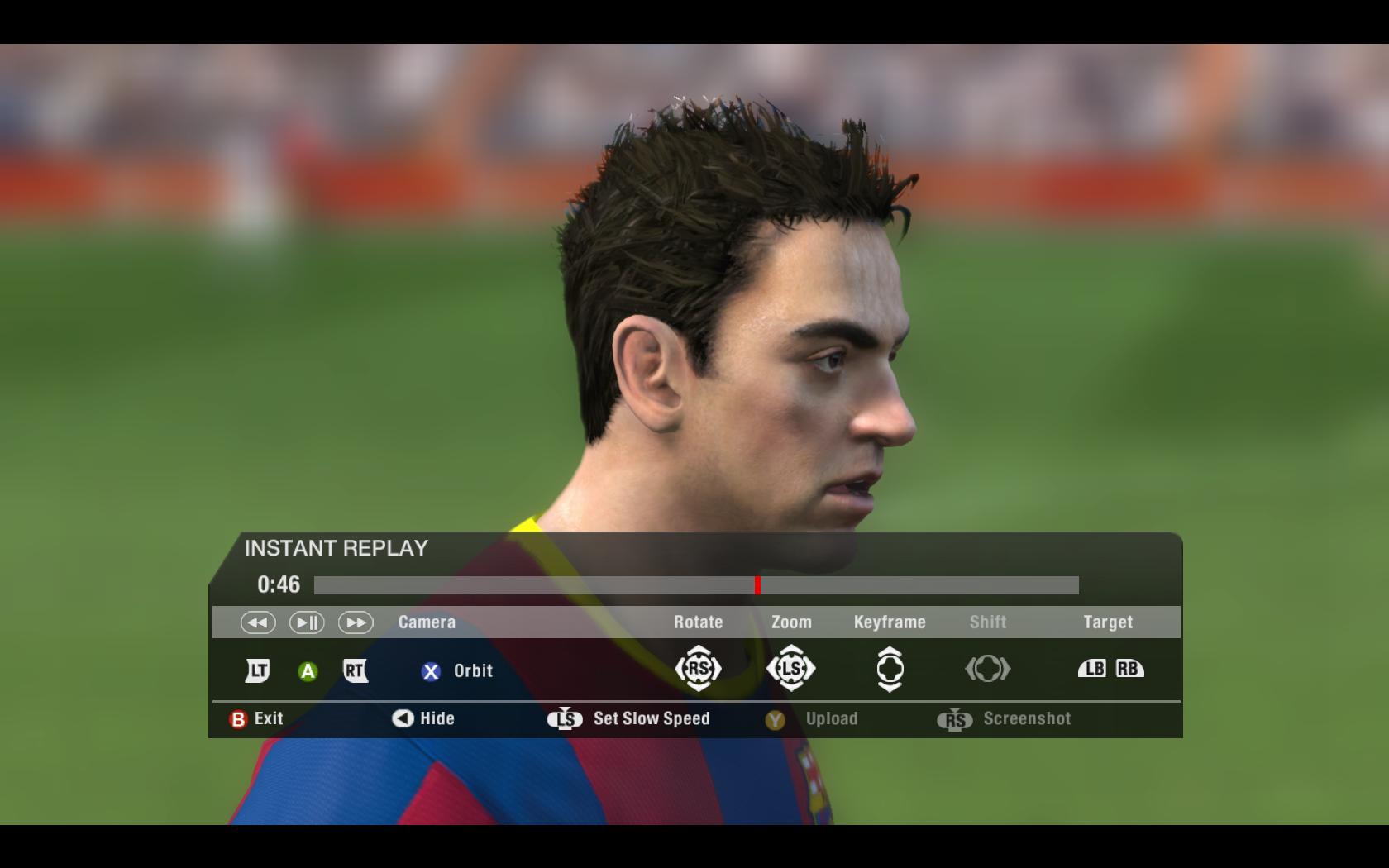Toggle play/pause on the replay

306,622
